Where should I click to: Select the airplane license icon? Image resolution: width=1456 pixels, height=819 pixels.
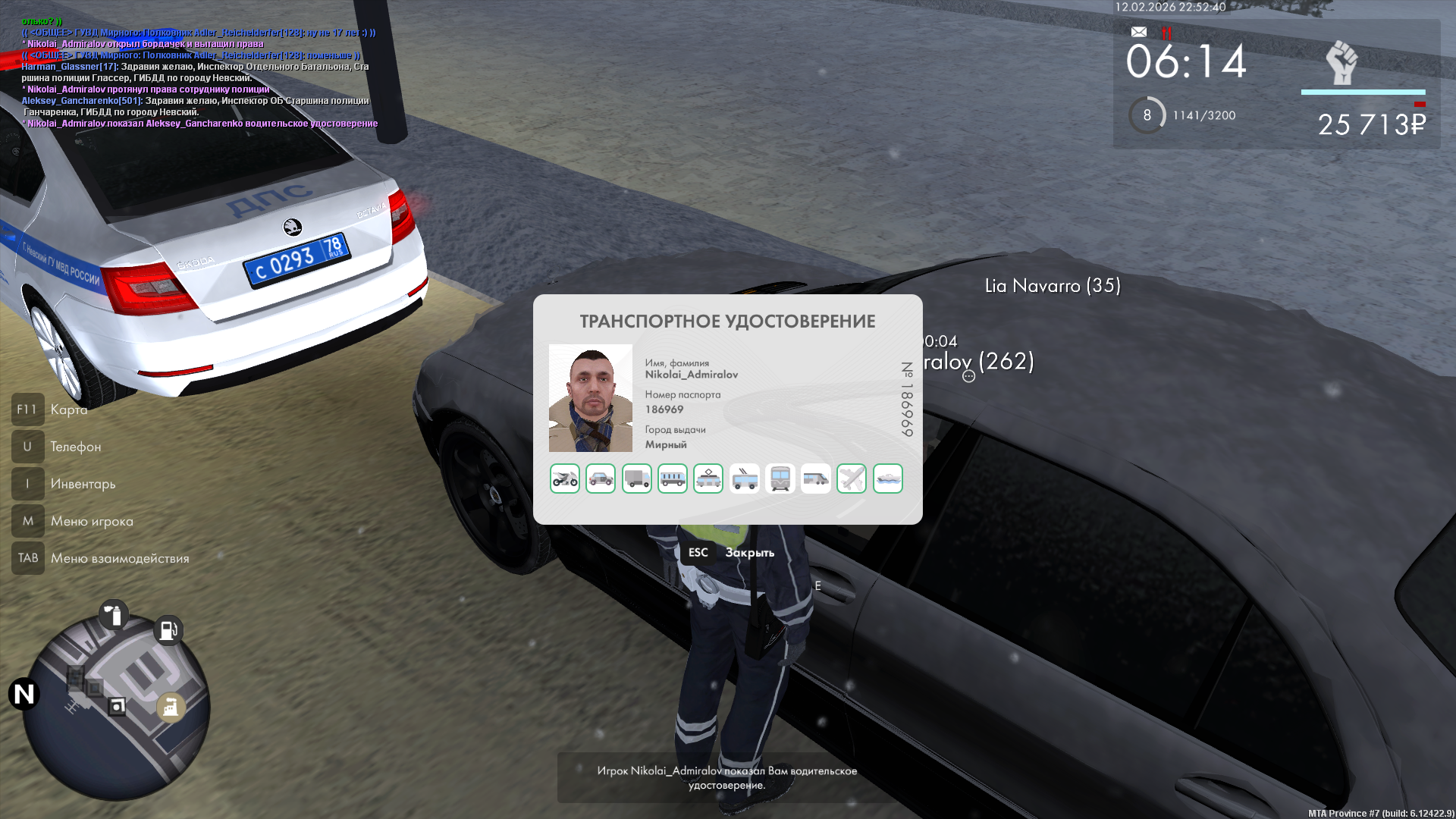[852, 479]
